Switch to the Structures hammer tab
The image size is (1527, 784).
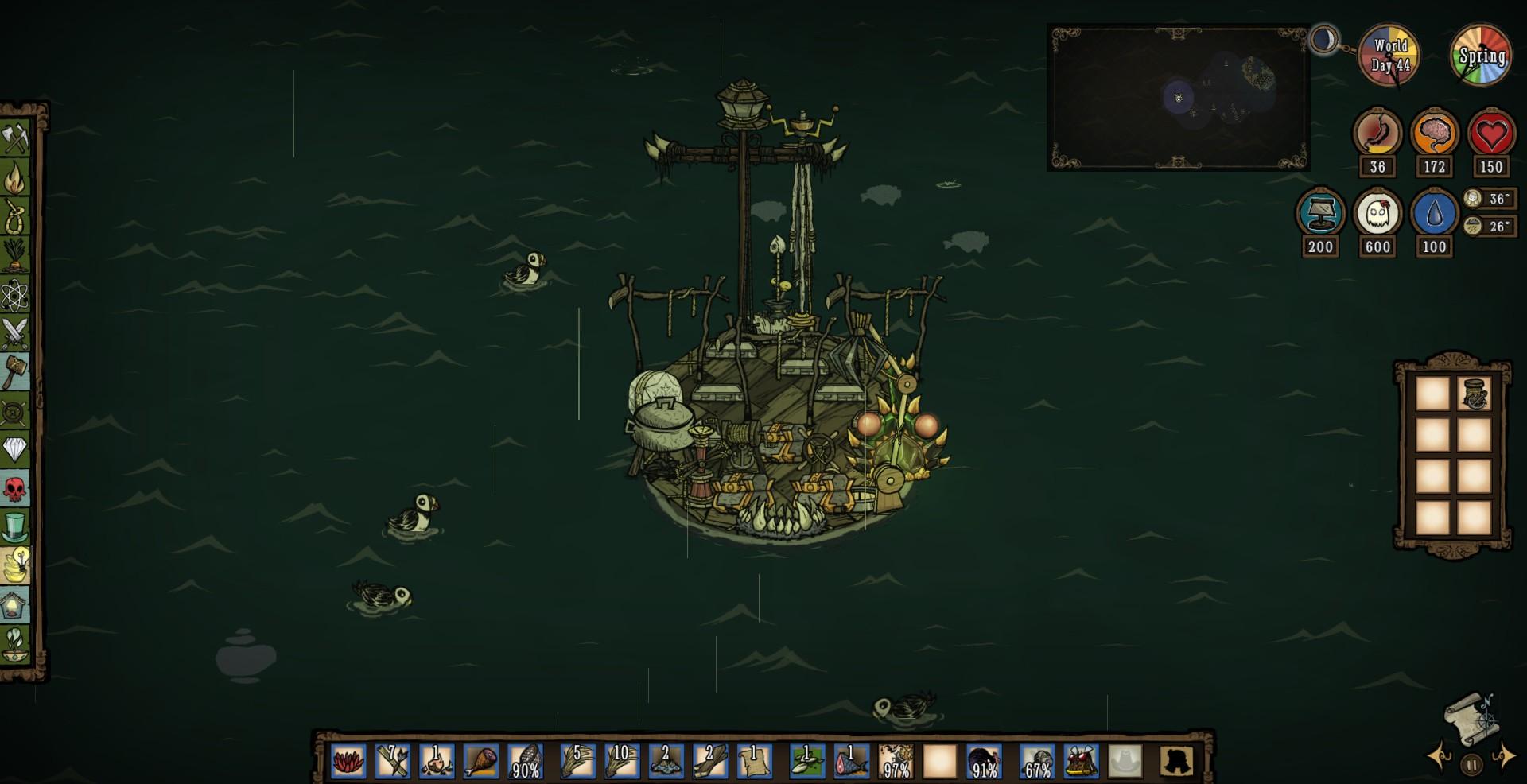click(x=15, y=371)
